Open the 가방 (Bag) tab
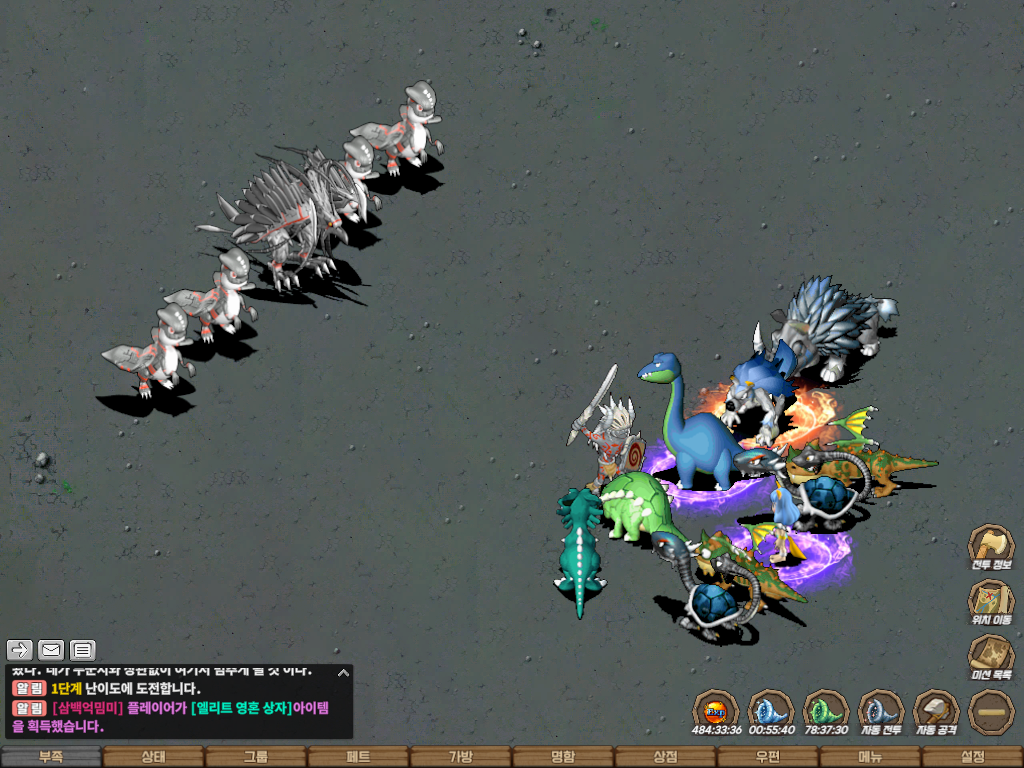1024x768 pixels. click(x=460, y=757)
